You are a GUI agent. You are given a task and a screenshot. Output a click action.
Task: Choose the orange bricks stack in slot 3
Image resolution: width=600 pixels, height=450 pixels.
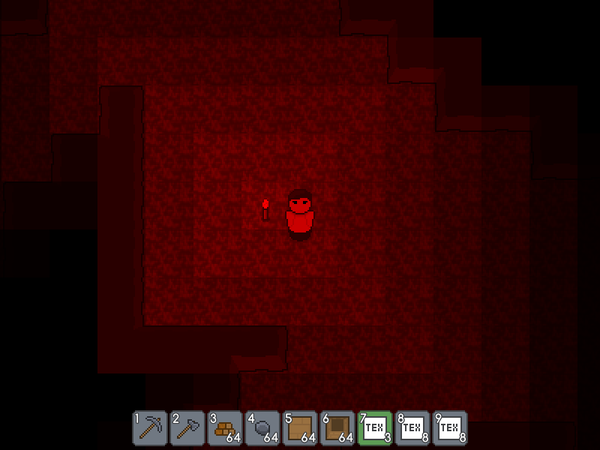click(225, 428)
